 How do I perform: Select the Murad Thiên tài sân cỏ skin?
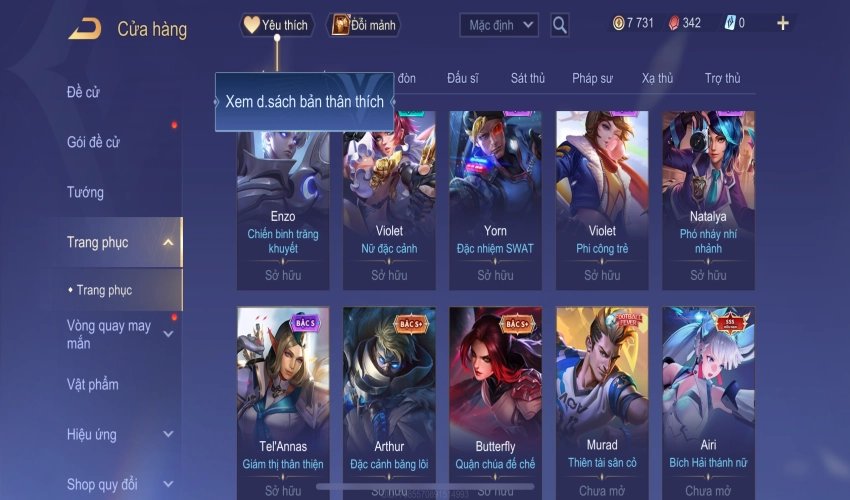pyautogui.click(x=602, y=400)
